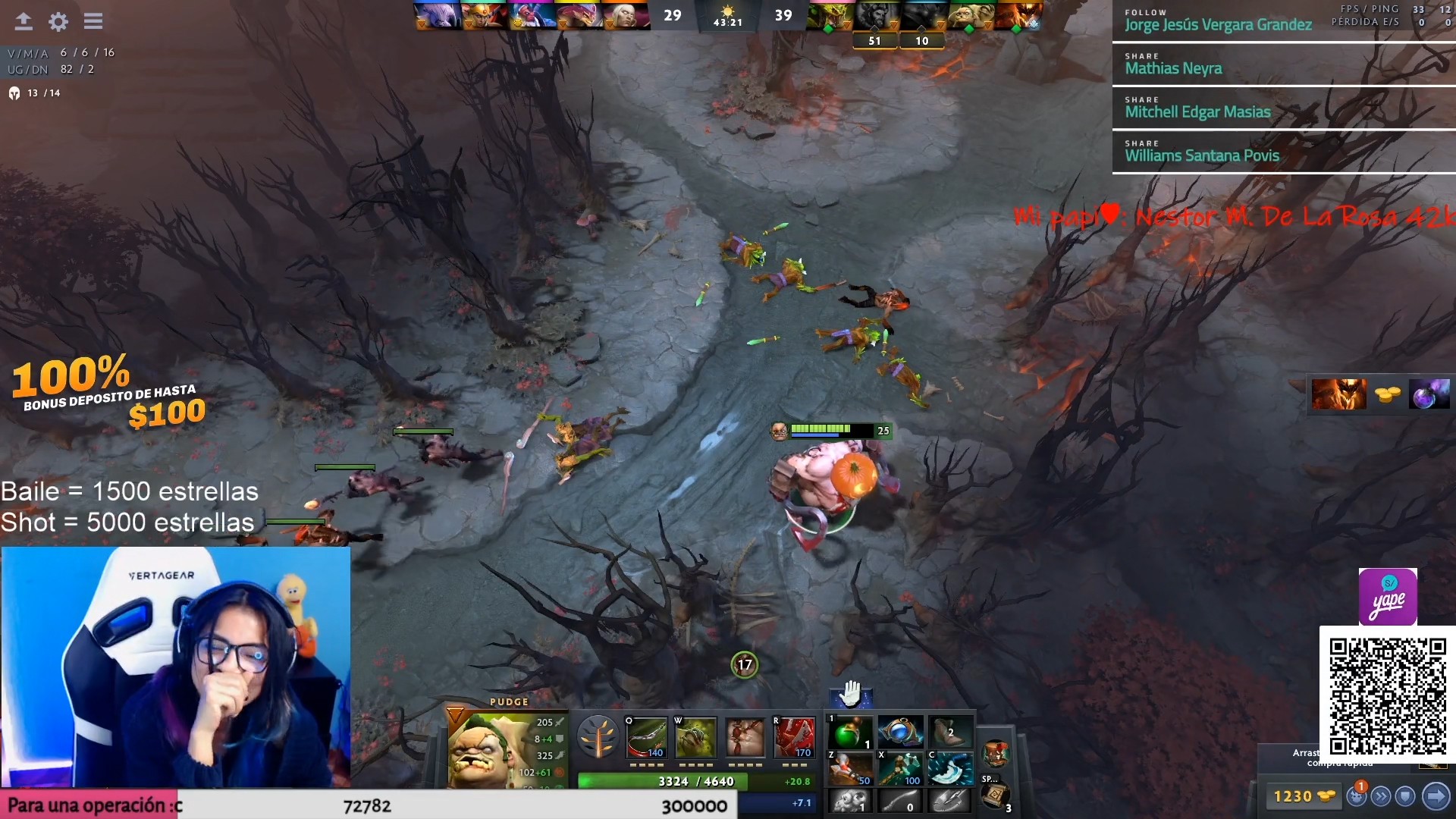Select the Aether Lens item slot
Viewport: 1456px width, 819px height.
click(900, 733)
